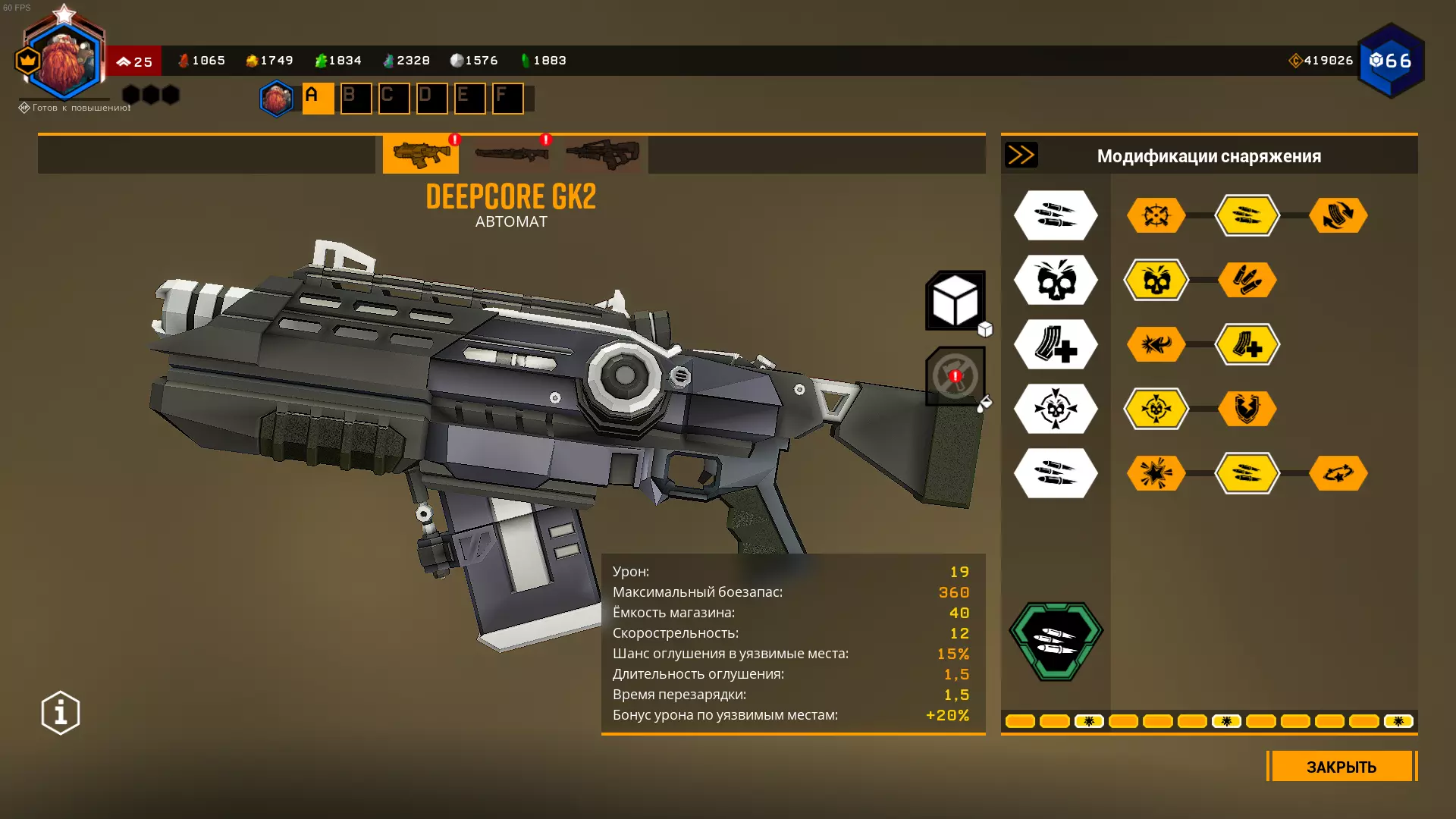Open the green overclock hexagon slot
Screen dimensions: 1456x819
point(1056,642)
